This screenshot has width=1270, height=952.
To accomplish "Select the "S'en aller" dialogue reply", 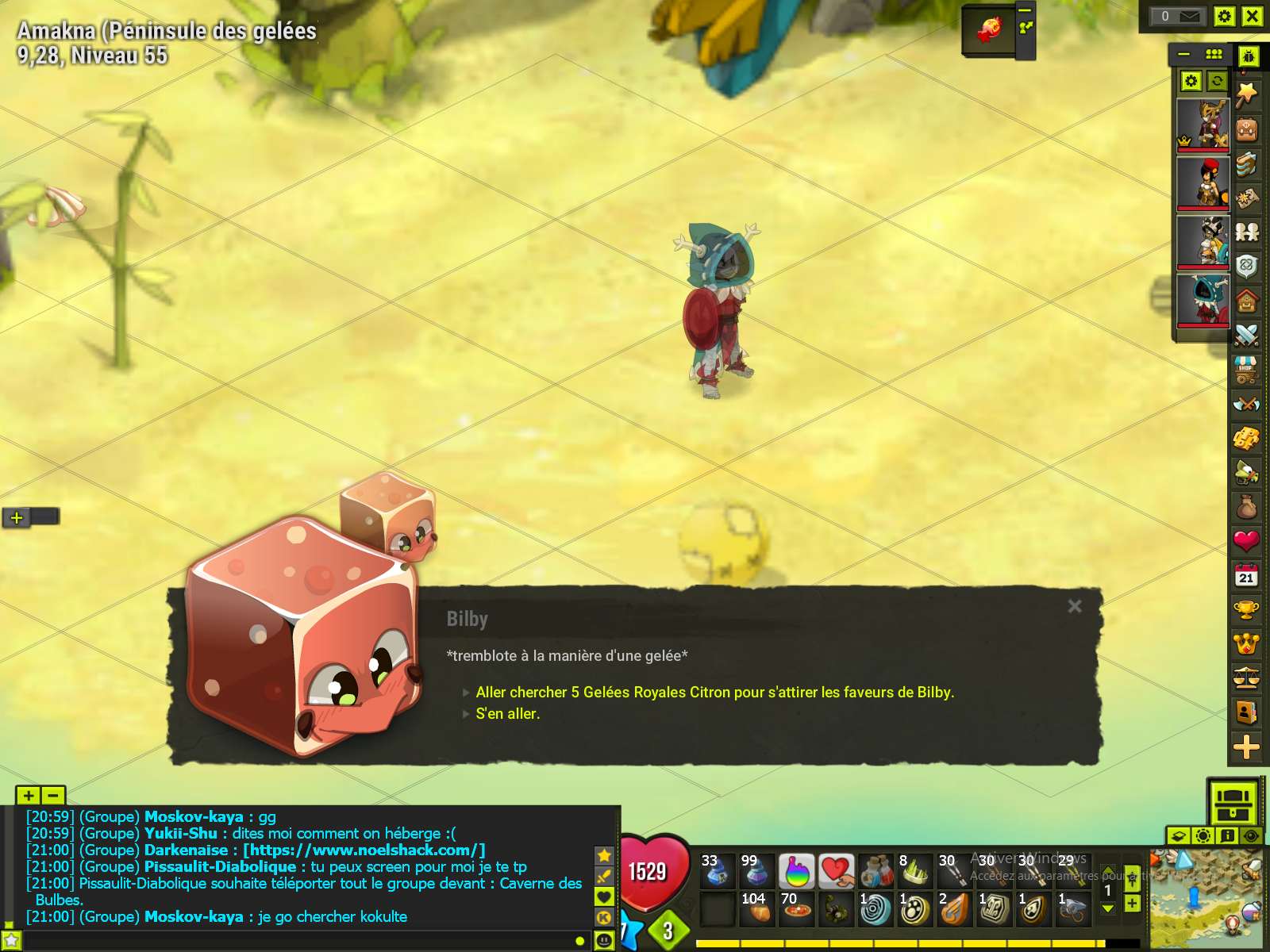I will click(507, 714).
